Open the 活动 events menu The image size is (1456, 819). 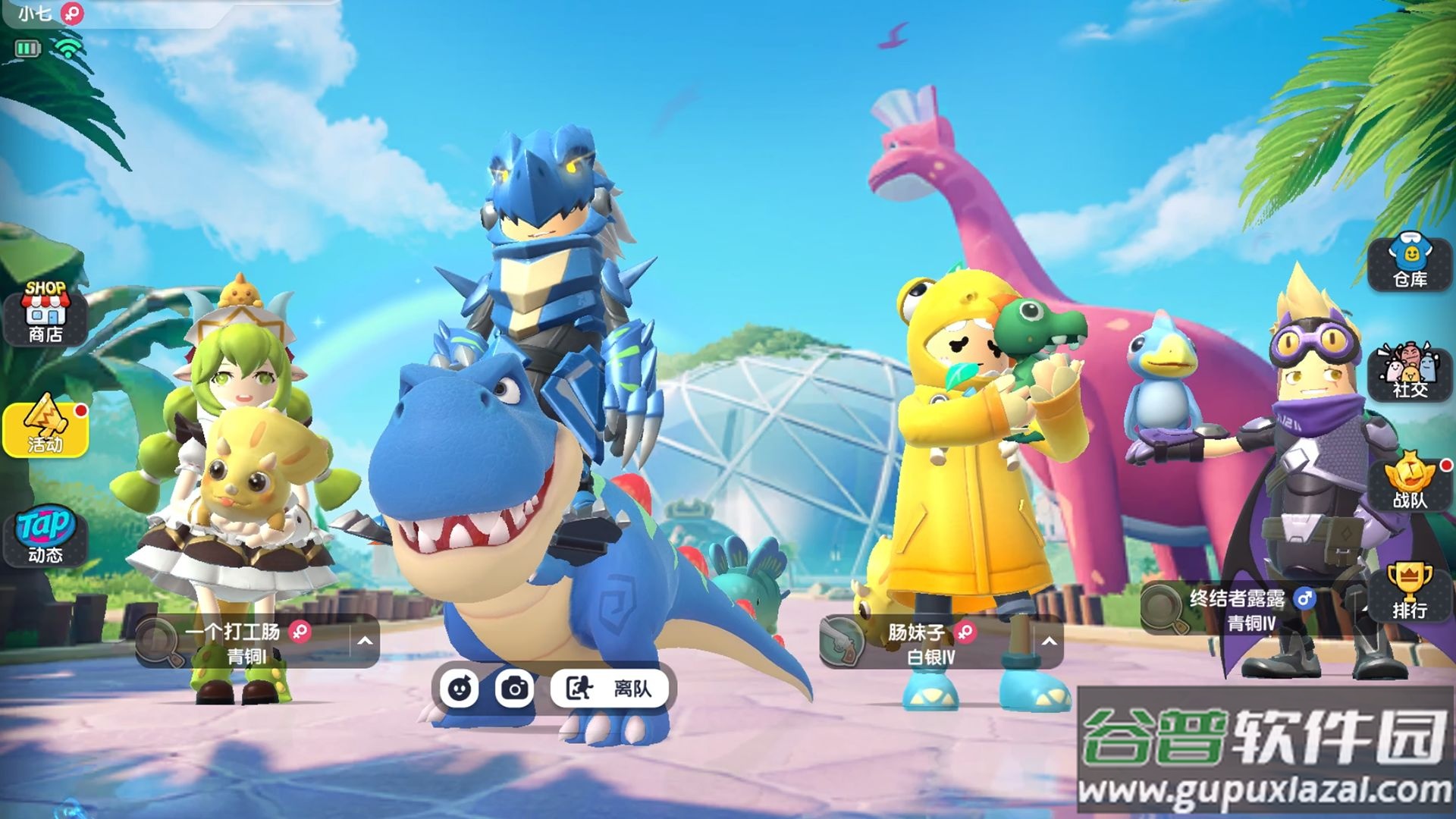pos(45,429)
